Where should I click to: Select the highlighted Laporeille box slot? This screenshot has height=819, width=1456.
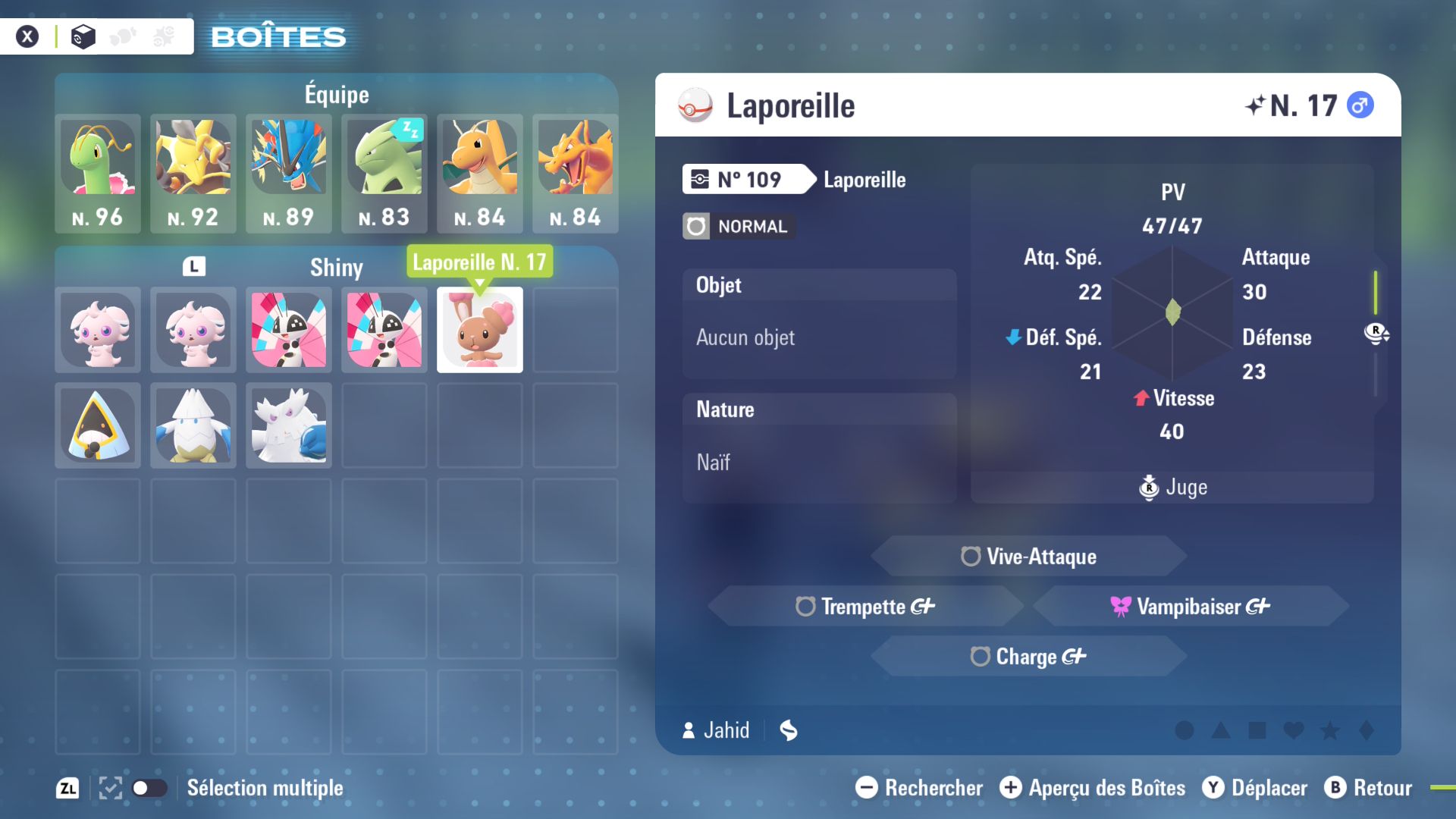pyautogui.click(x=480, y=330)
